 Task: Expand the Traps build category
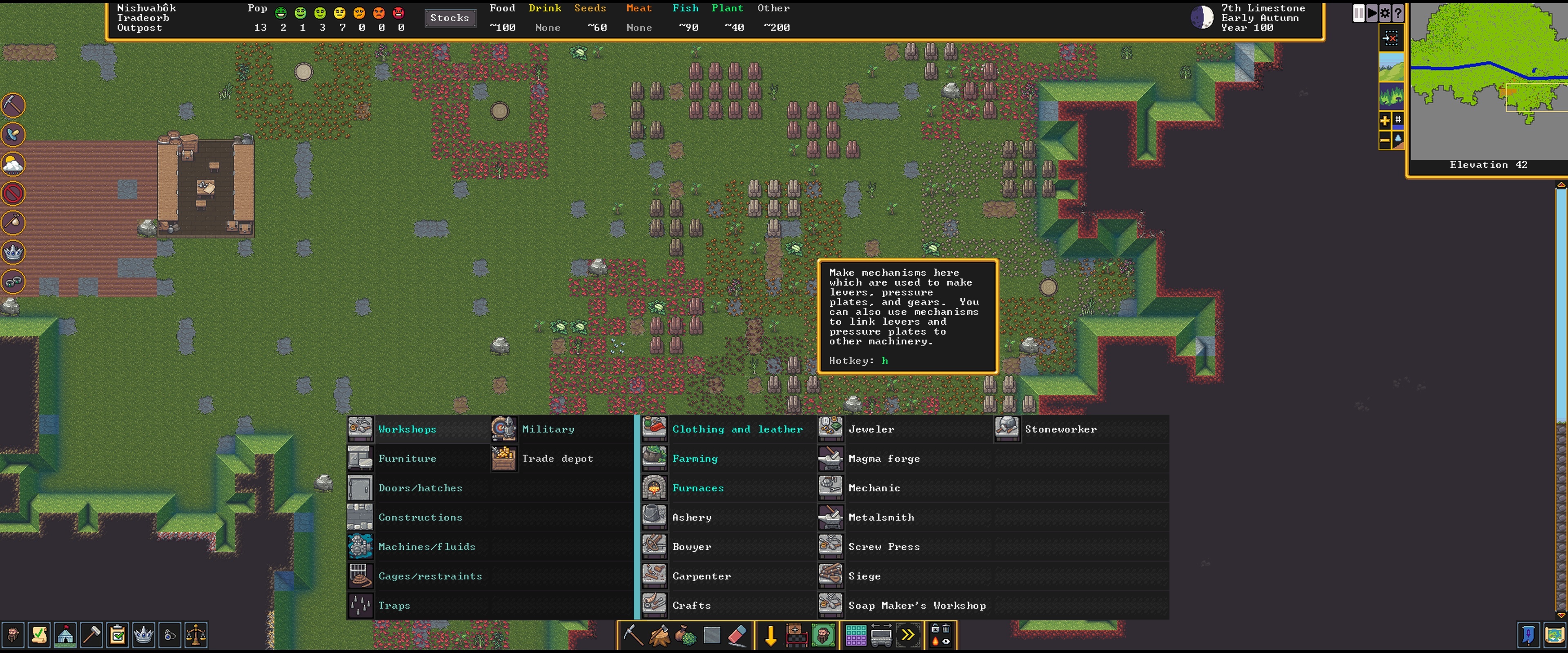[x=394, y=605]
